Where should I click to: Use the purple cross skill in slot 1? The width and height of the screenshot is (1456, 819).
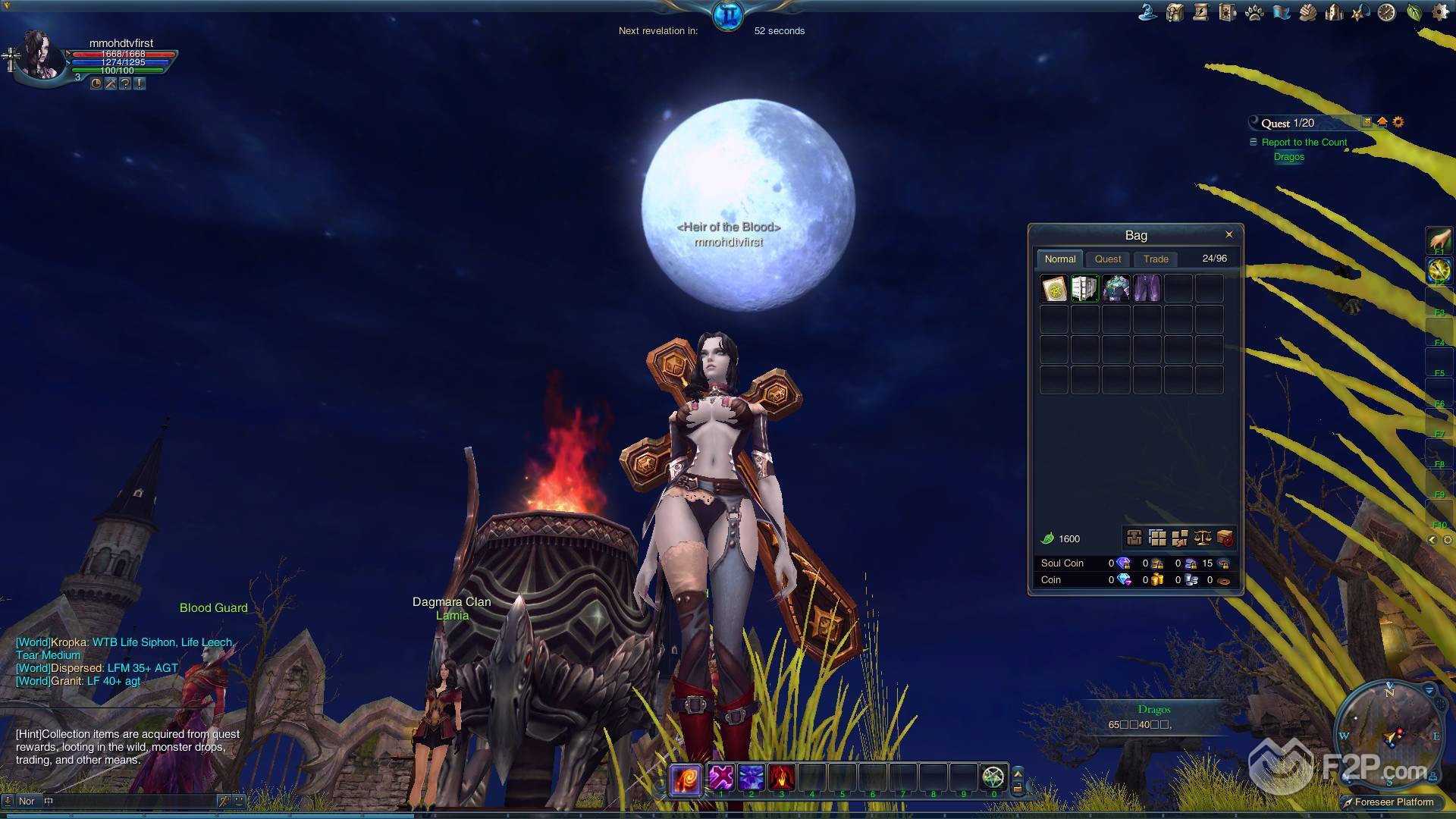point(721,777)
